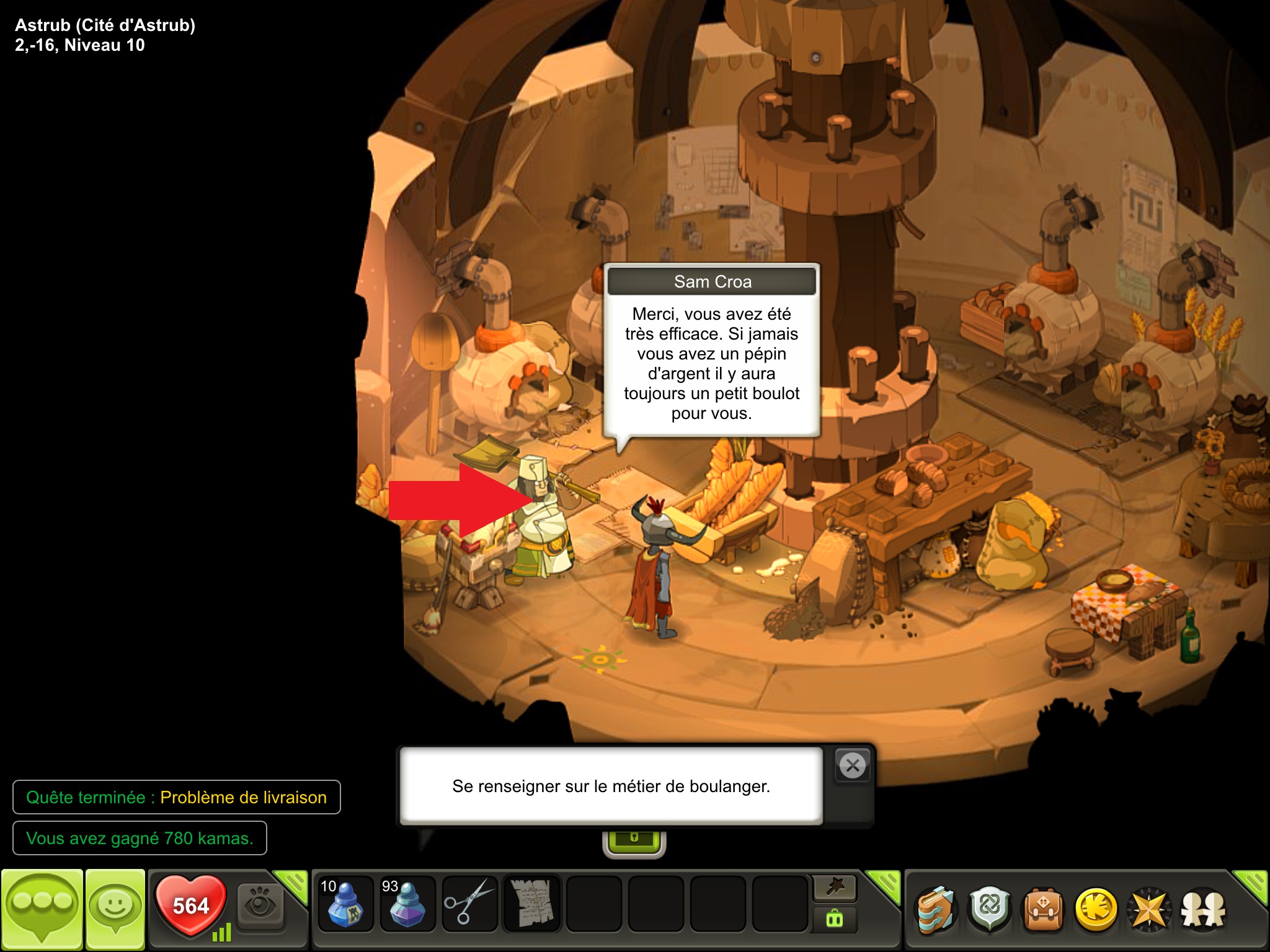Close the Sam Croa dialogue
The width and height of the screenshot is (1270, 952).
(853, 766)
